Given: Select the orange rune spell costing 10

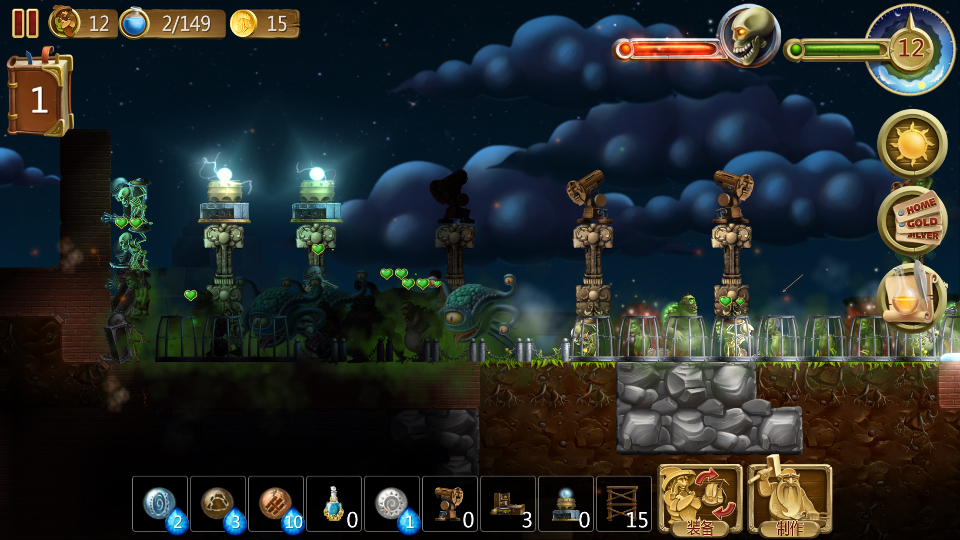Looking at the screenshot, I should pos(276,504).
